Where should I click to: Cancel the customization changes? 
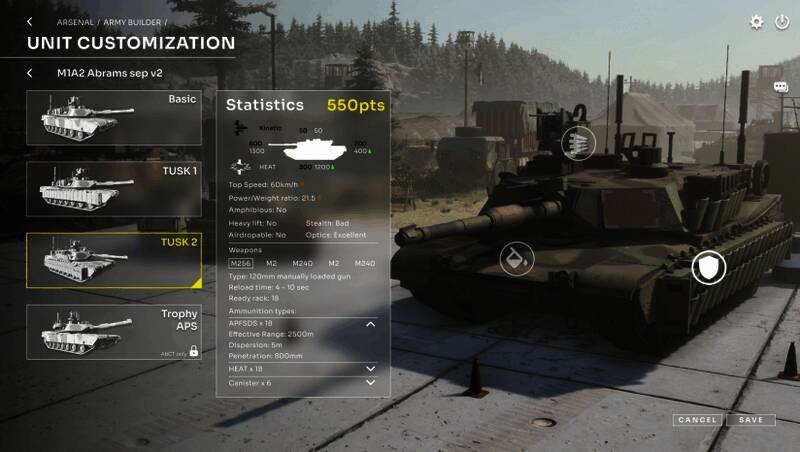pyautogui.click(x=697, y=420)
